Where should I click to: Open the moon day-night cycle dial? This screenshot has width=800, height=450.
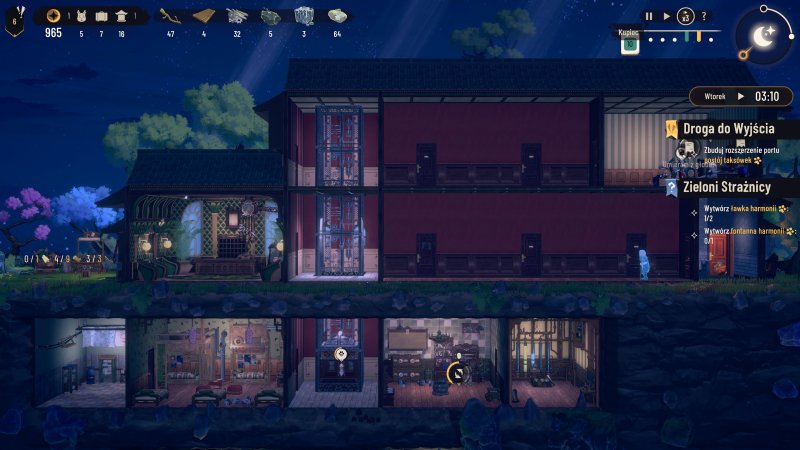(x=762, y=37)
